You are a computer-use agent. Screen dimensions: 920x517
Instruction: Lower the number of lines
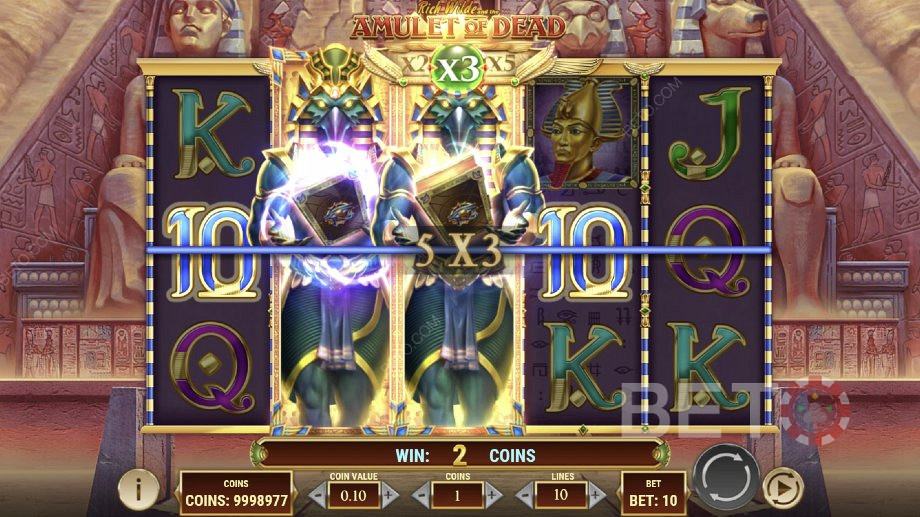[525, 494]
